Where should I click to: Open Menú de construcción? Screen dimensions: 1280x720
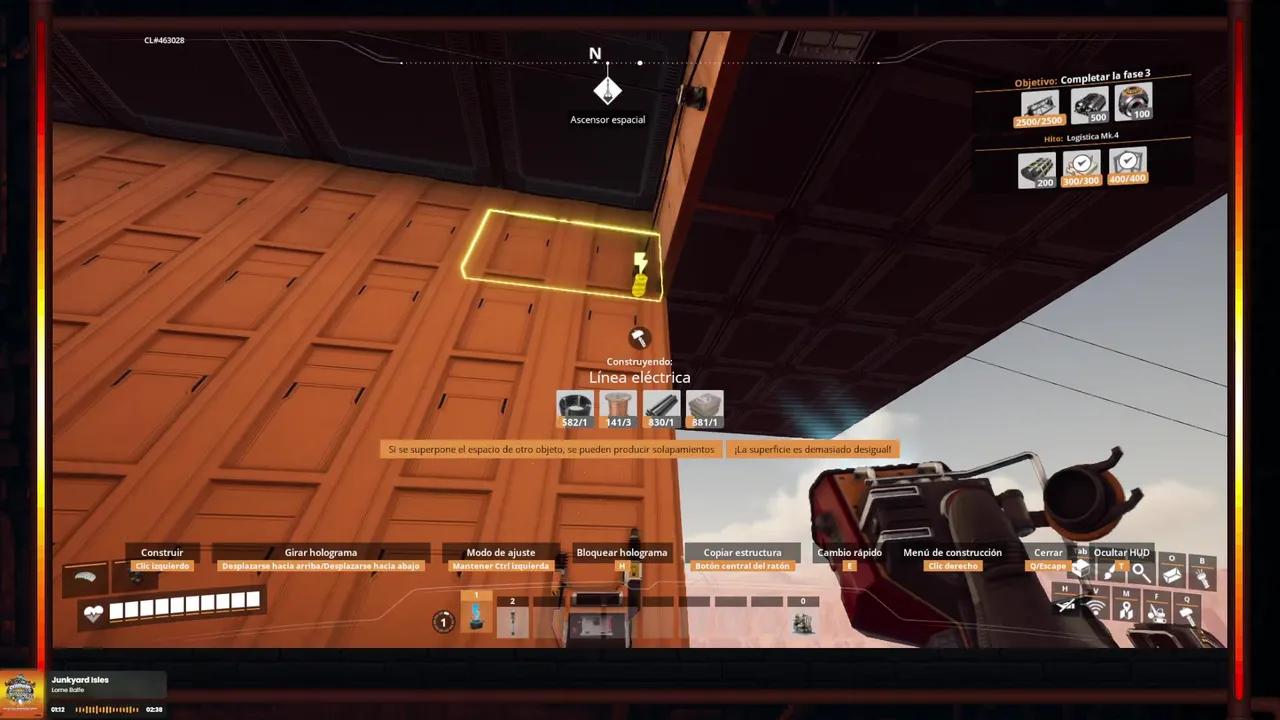click(951, 552)
